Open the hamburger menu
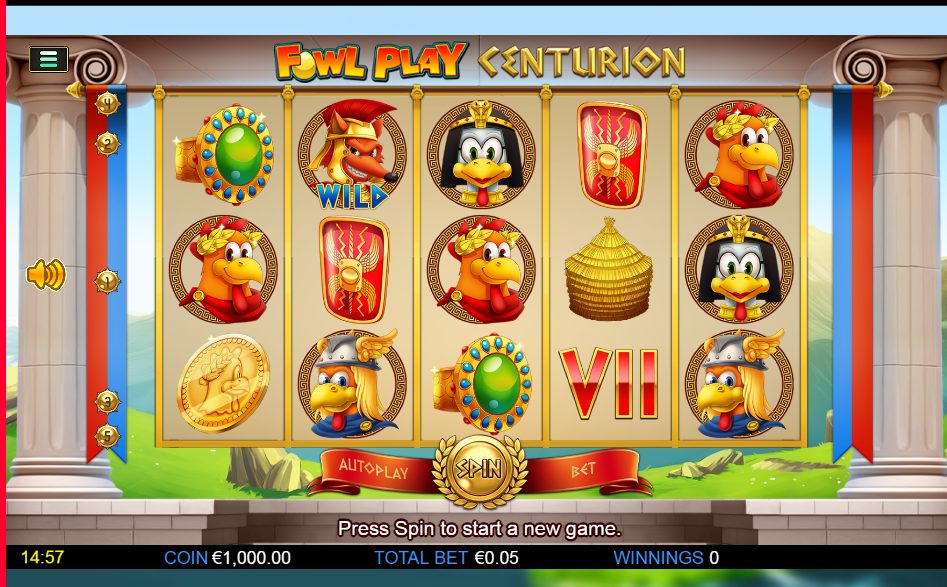This screenshot has width=947, height=587. pos(48,59)
